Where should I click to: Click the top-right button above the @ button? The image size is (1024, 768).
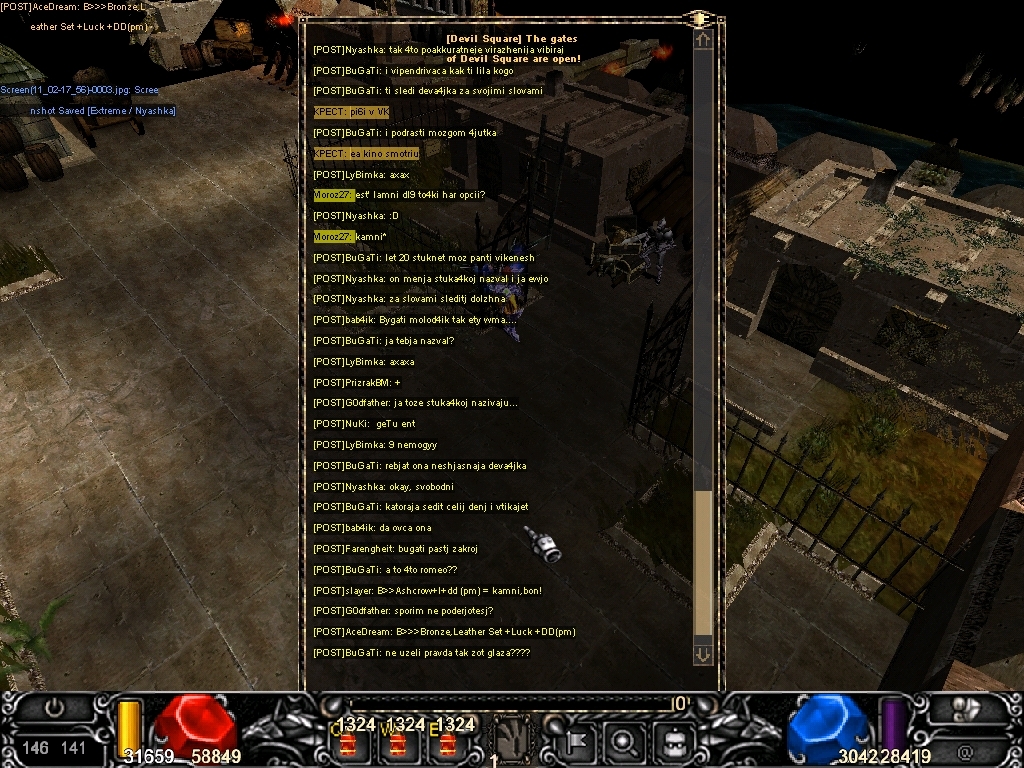966,709
